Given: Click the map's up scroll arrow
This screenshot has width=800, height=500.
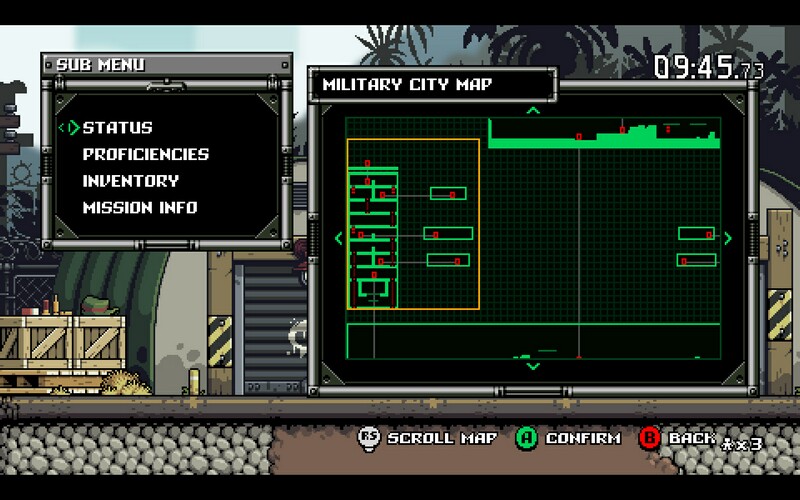Looking at the screenshot, I should click(533, 110).
